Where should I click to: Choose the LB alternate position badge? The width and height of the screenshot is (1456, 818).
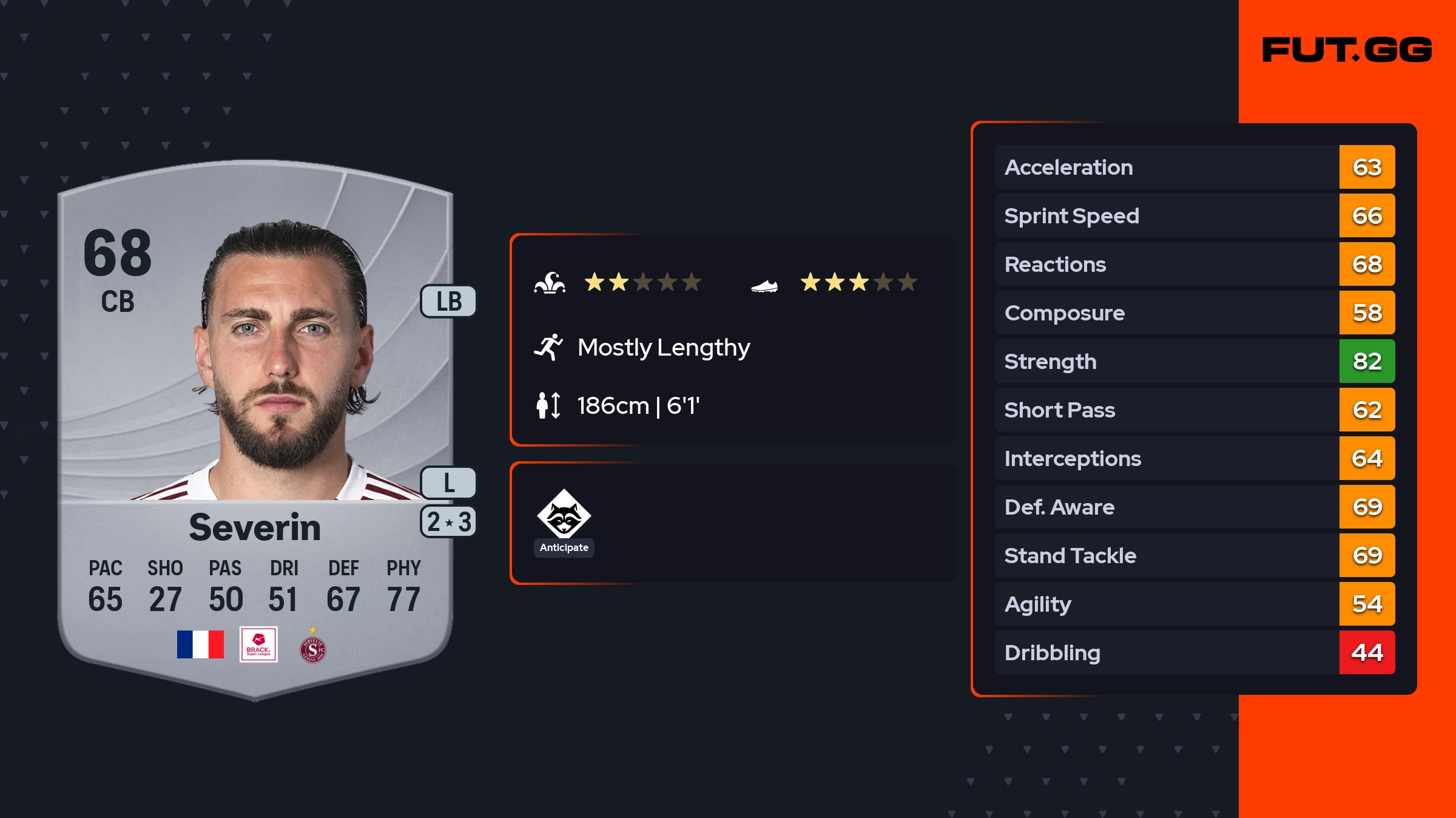448,302
